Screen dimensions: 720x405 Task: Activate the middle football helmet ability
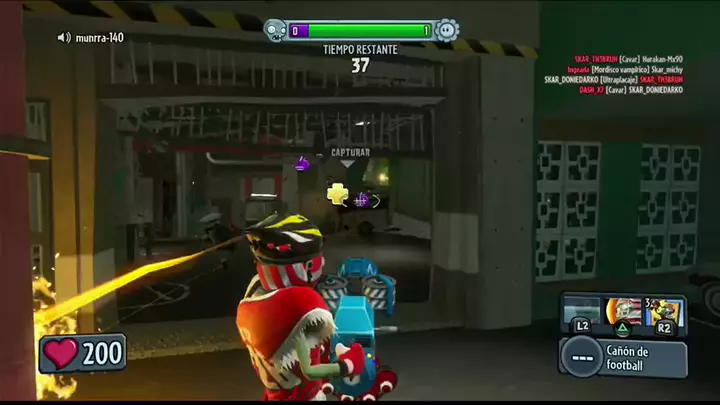point(622,312)
